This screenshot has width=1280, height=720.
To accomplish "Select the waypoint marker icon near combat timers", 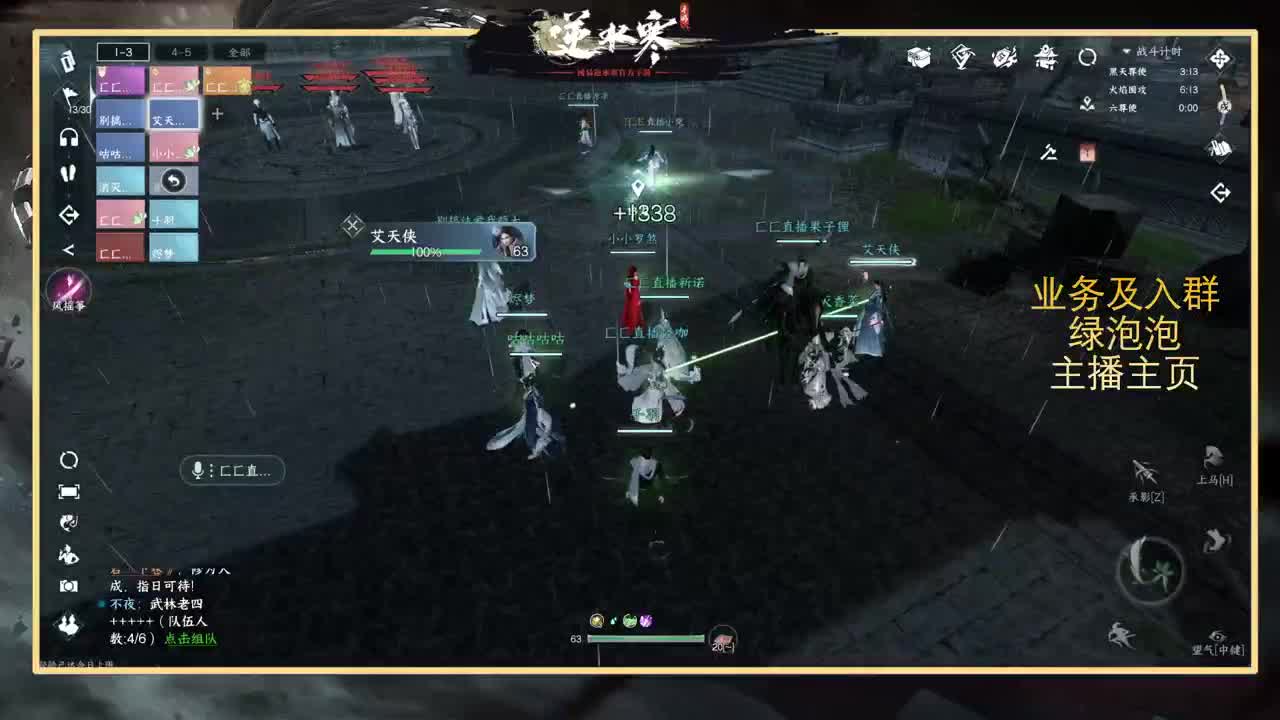I will pyautogui.click(x=1086, y=106).
